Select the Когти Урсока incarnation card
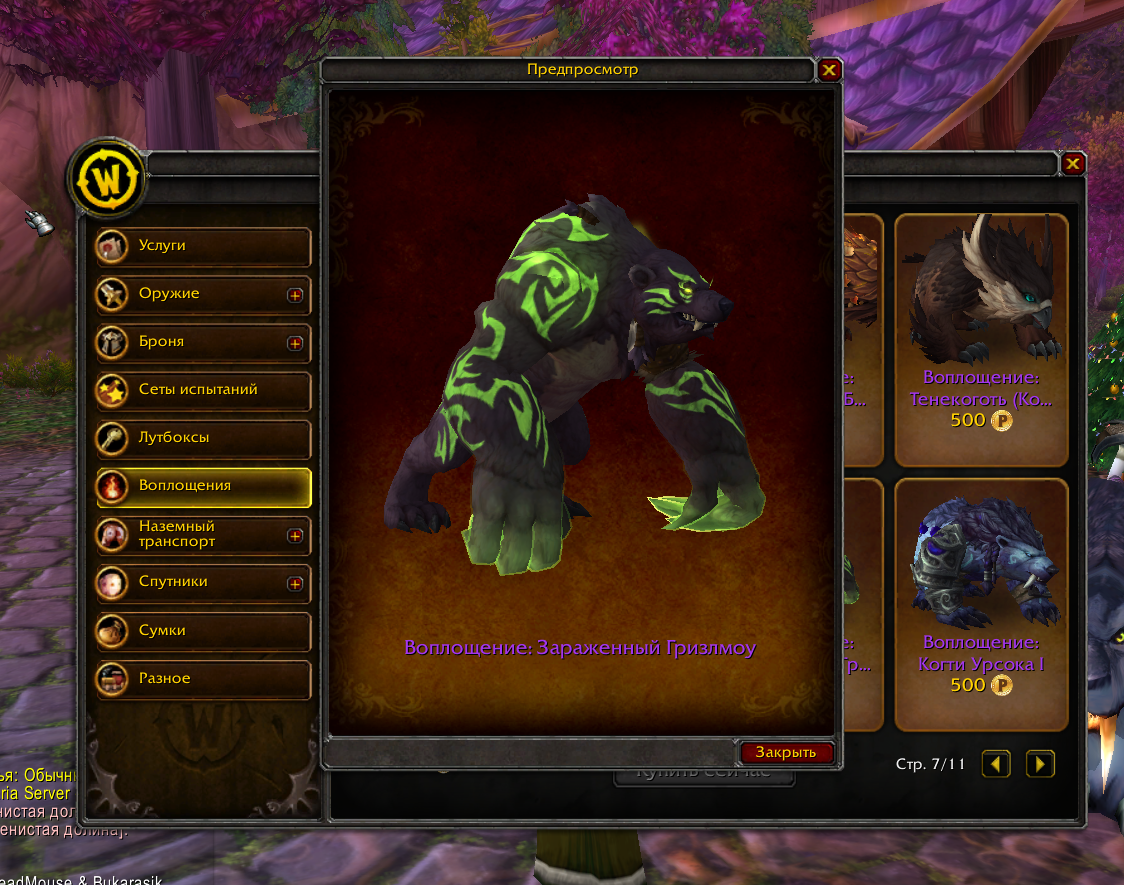The width and height of the screenshot is (1124, 885). coord(981,604)
